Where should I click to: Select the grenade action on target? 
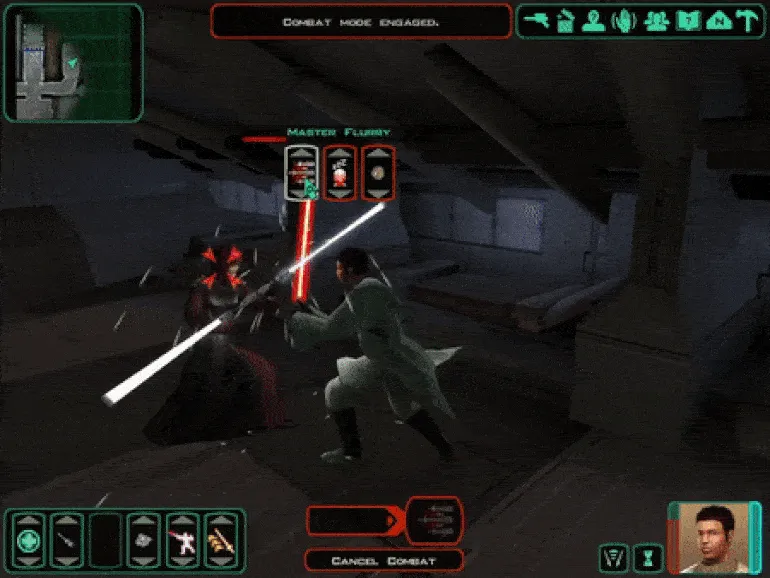378,173
